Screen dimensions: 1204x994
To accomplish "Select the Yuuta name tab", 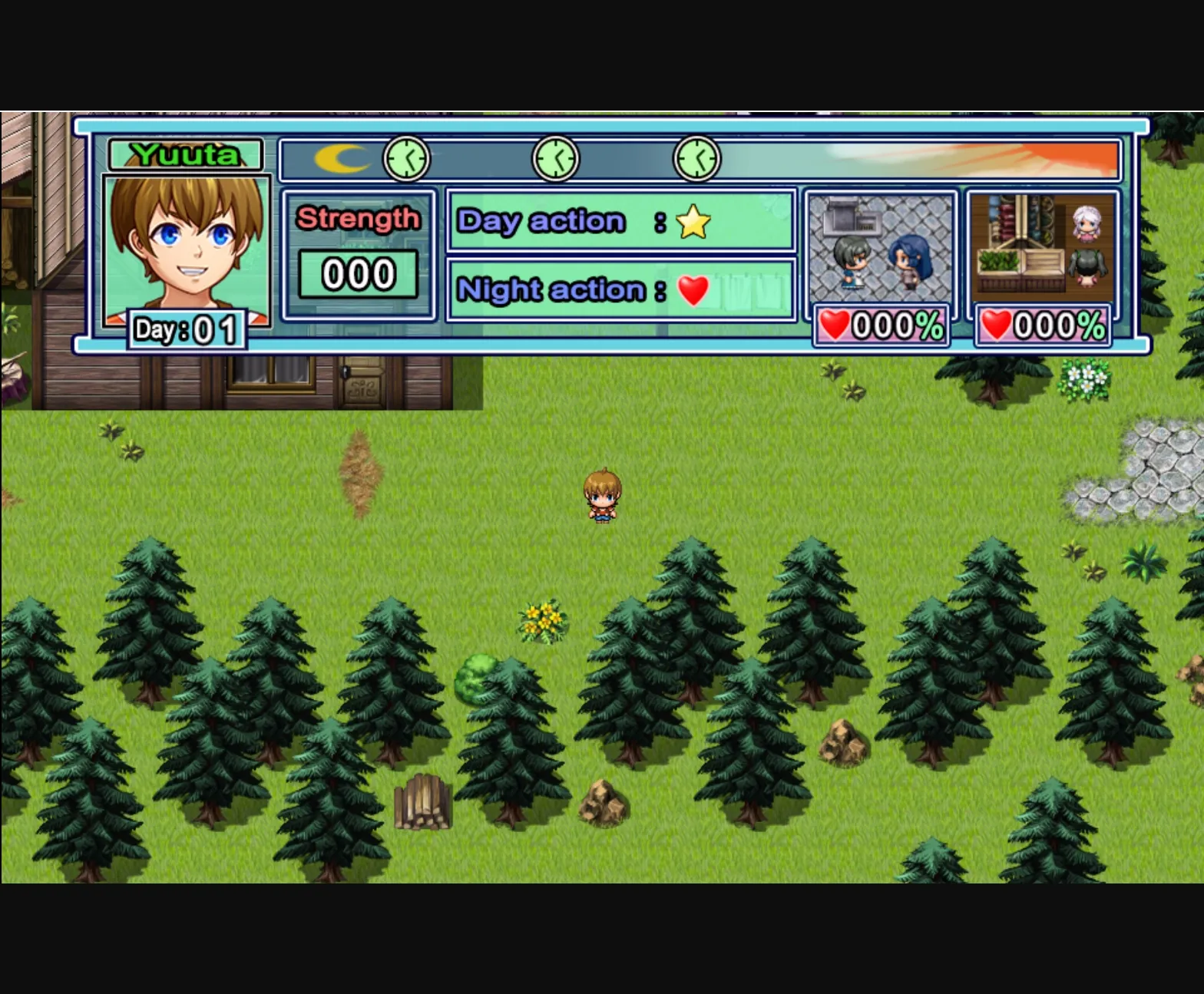I will pyautogui.click(x=187, y=154).
